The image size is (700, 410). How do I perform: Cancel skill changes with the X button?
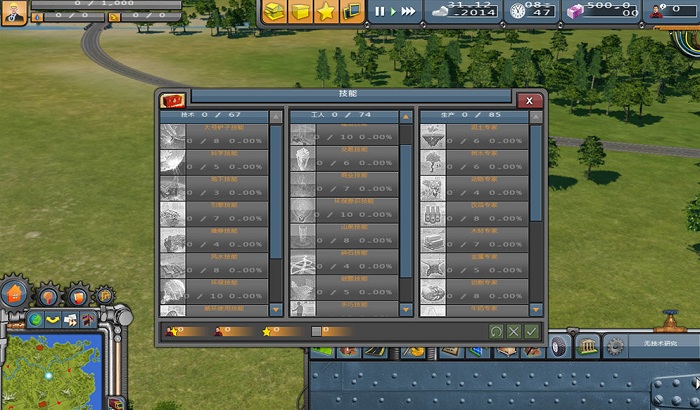(514, 331)
